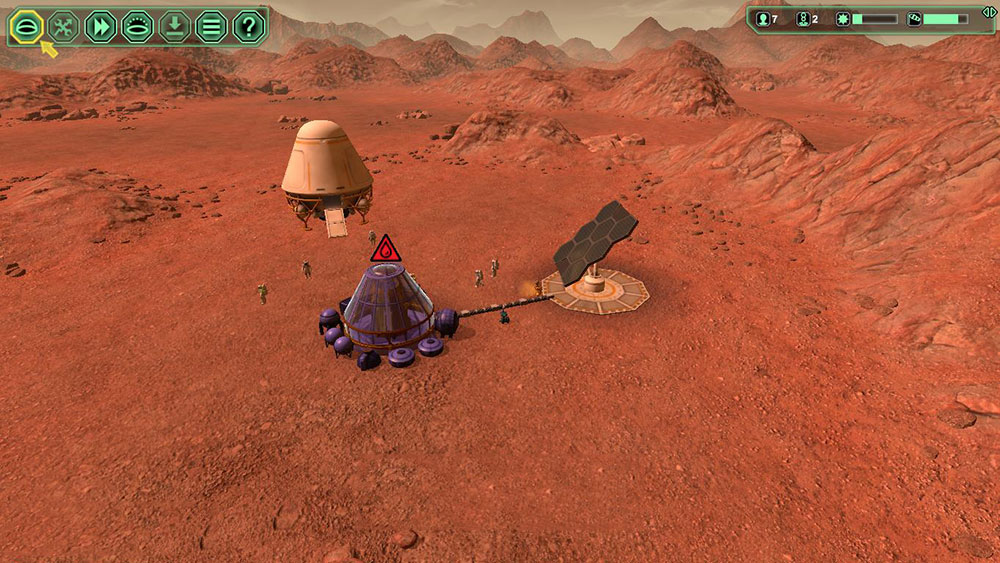Viewport: 1000px width, 563px height.
Task: Show help with the question mark button
Action: pyautogui.click(x=248, y=26)
